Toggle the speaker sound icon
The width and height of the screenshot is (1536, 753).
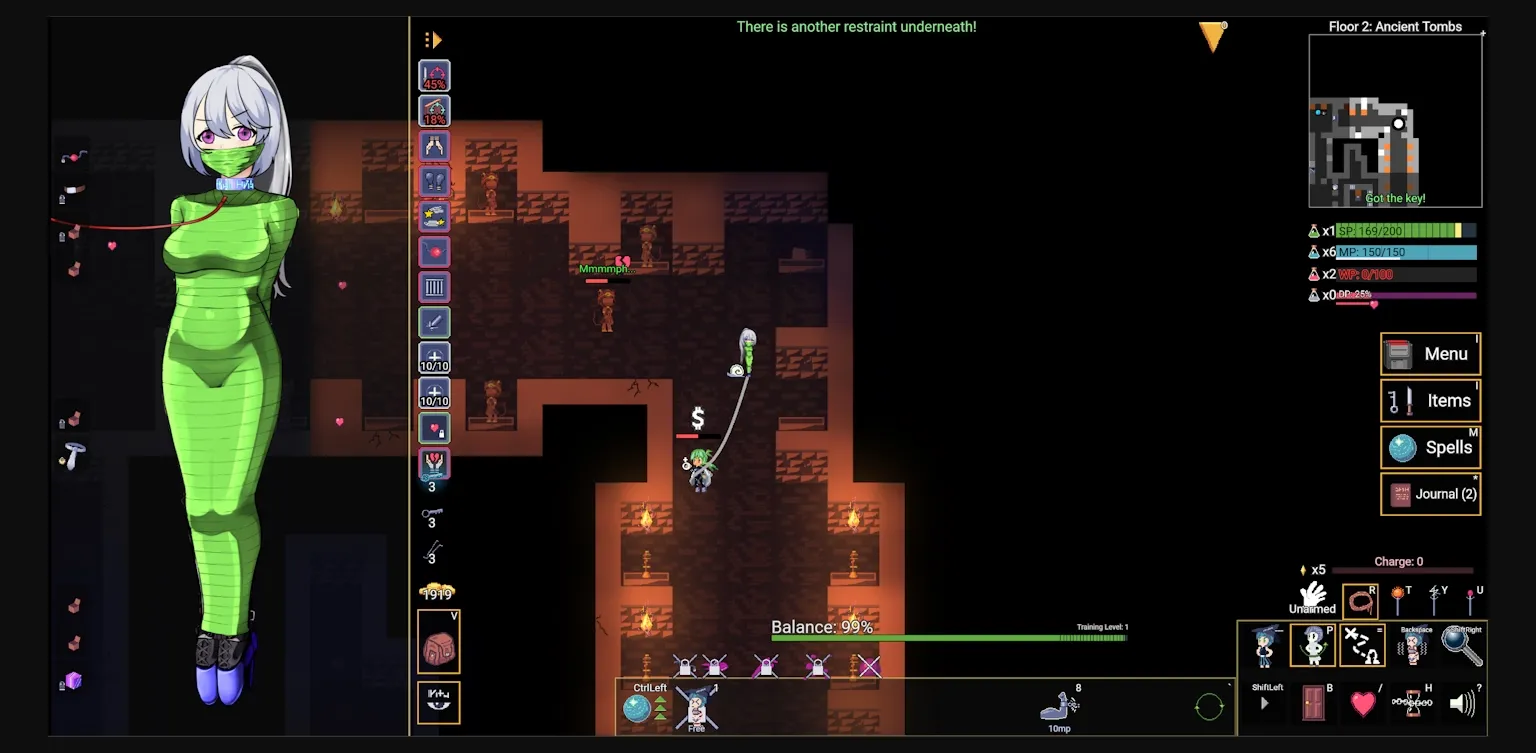point(1462,703)
